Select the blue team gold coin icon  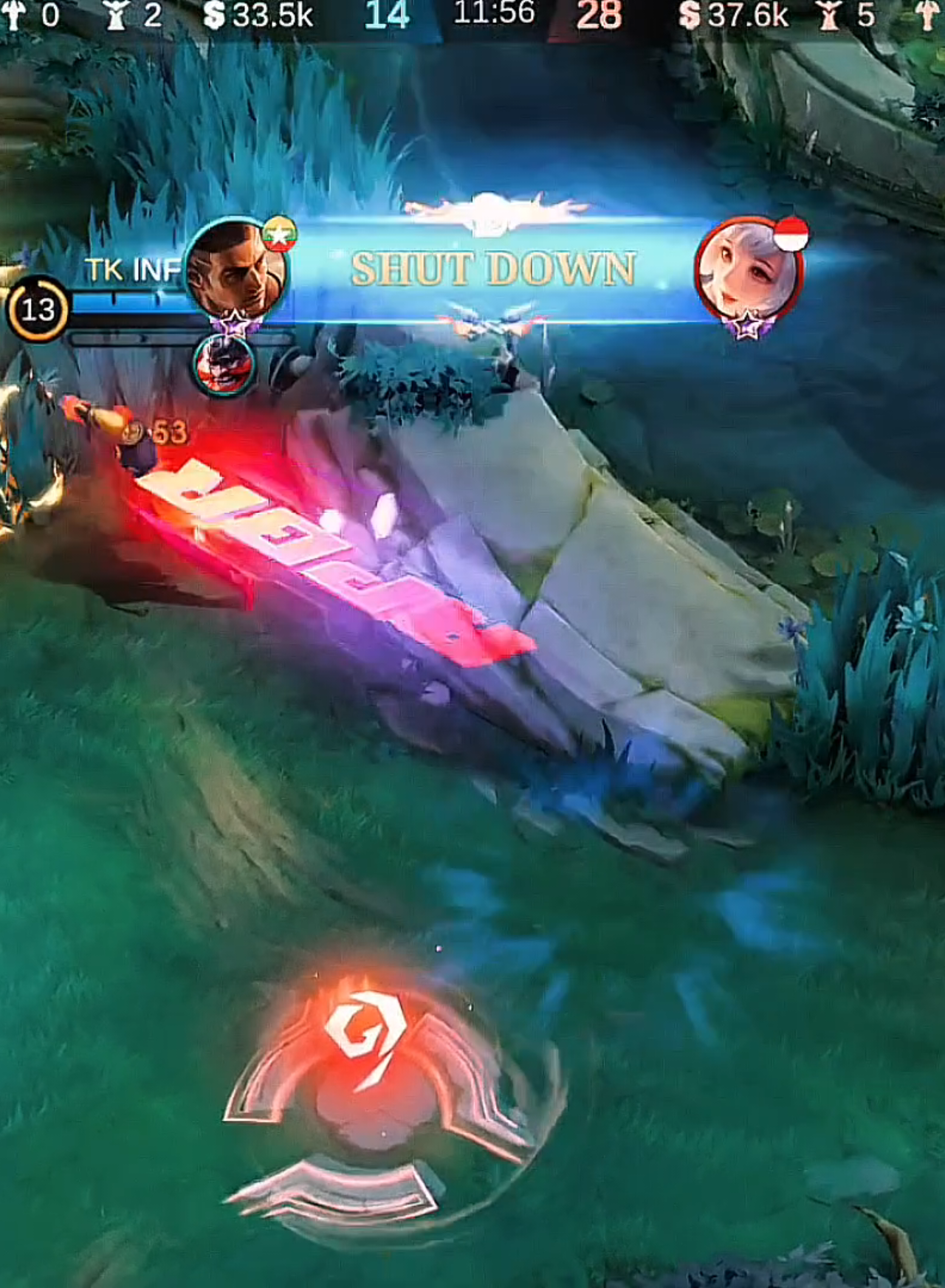pyautogui.click(x=215, y=15)
